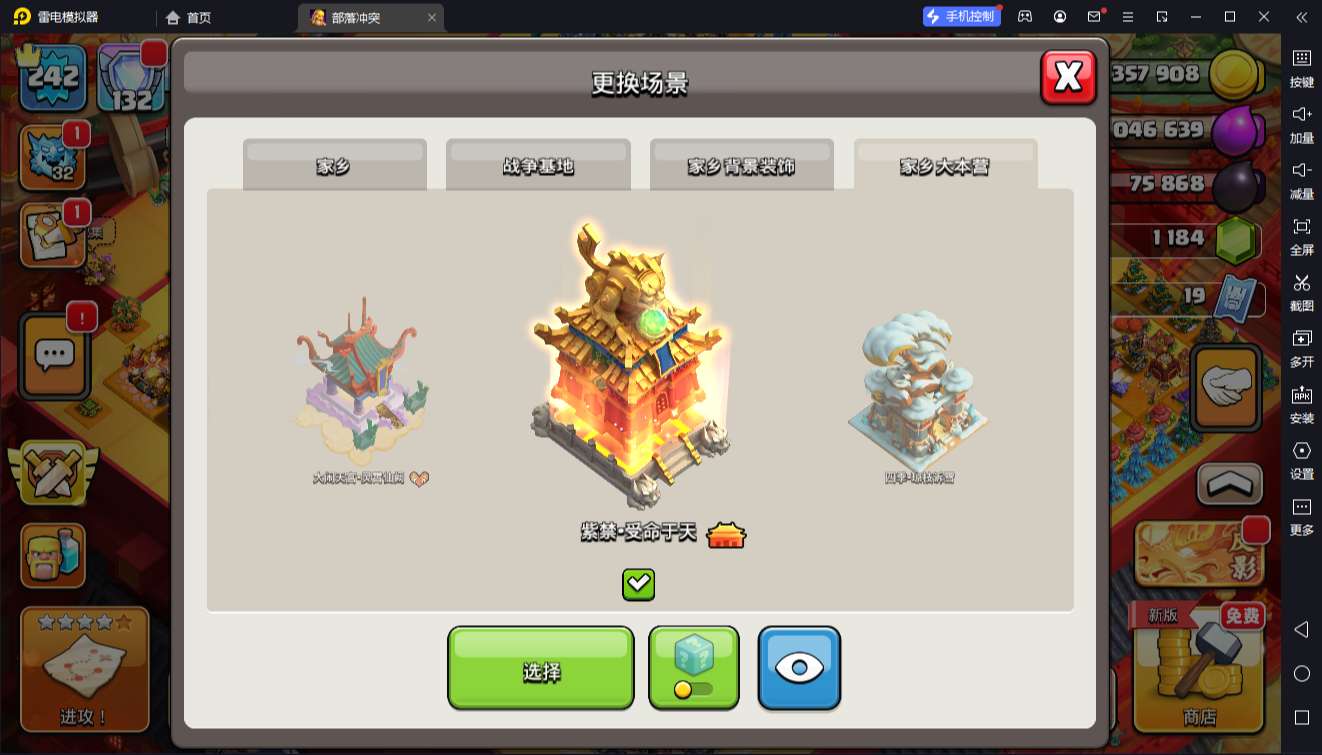Start an attack with 进攻！button

[x=84, y=669]
